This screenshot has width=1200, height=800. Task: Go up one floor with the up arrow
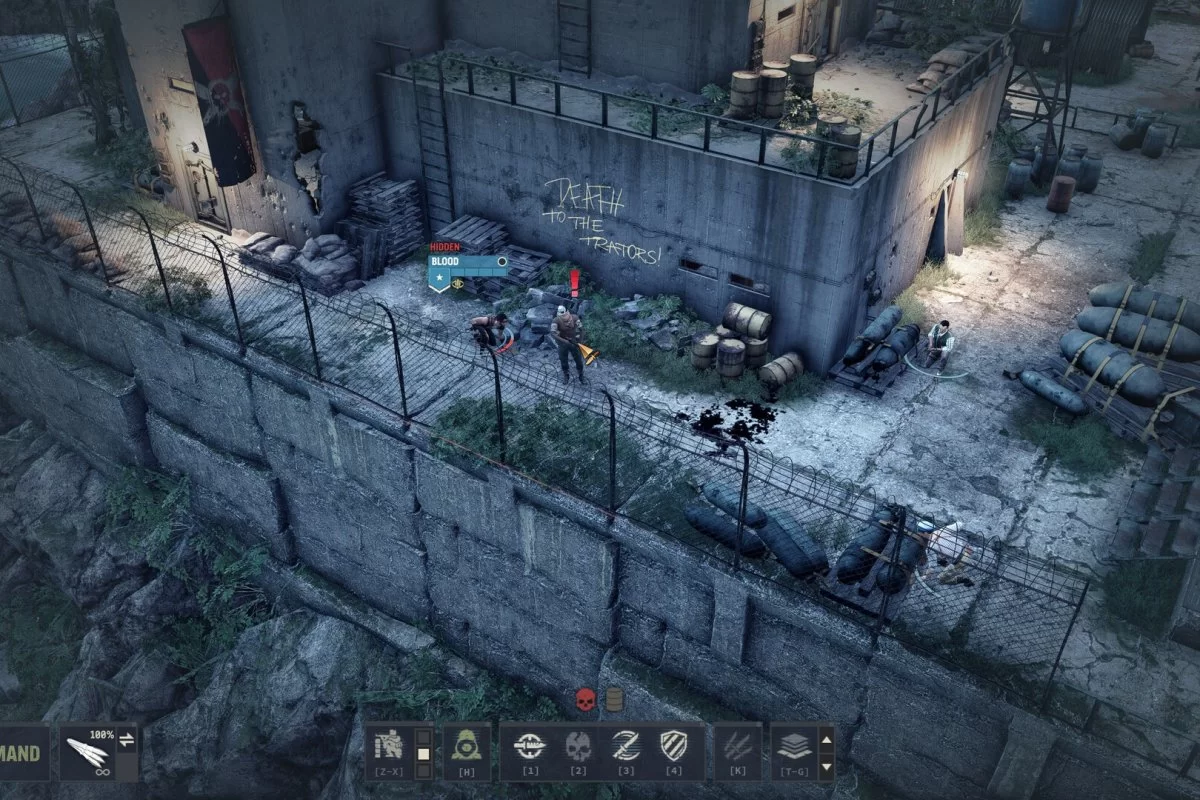point(826,740)
